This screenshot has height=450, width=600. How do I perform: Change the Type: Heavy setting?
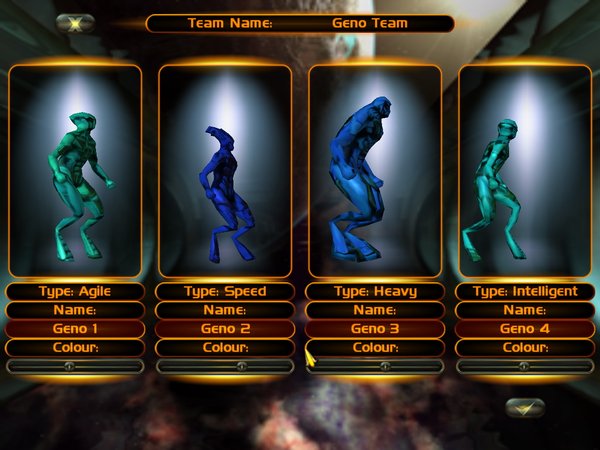point(375,291)
